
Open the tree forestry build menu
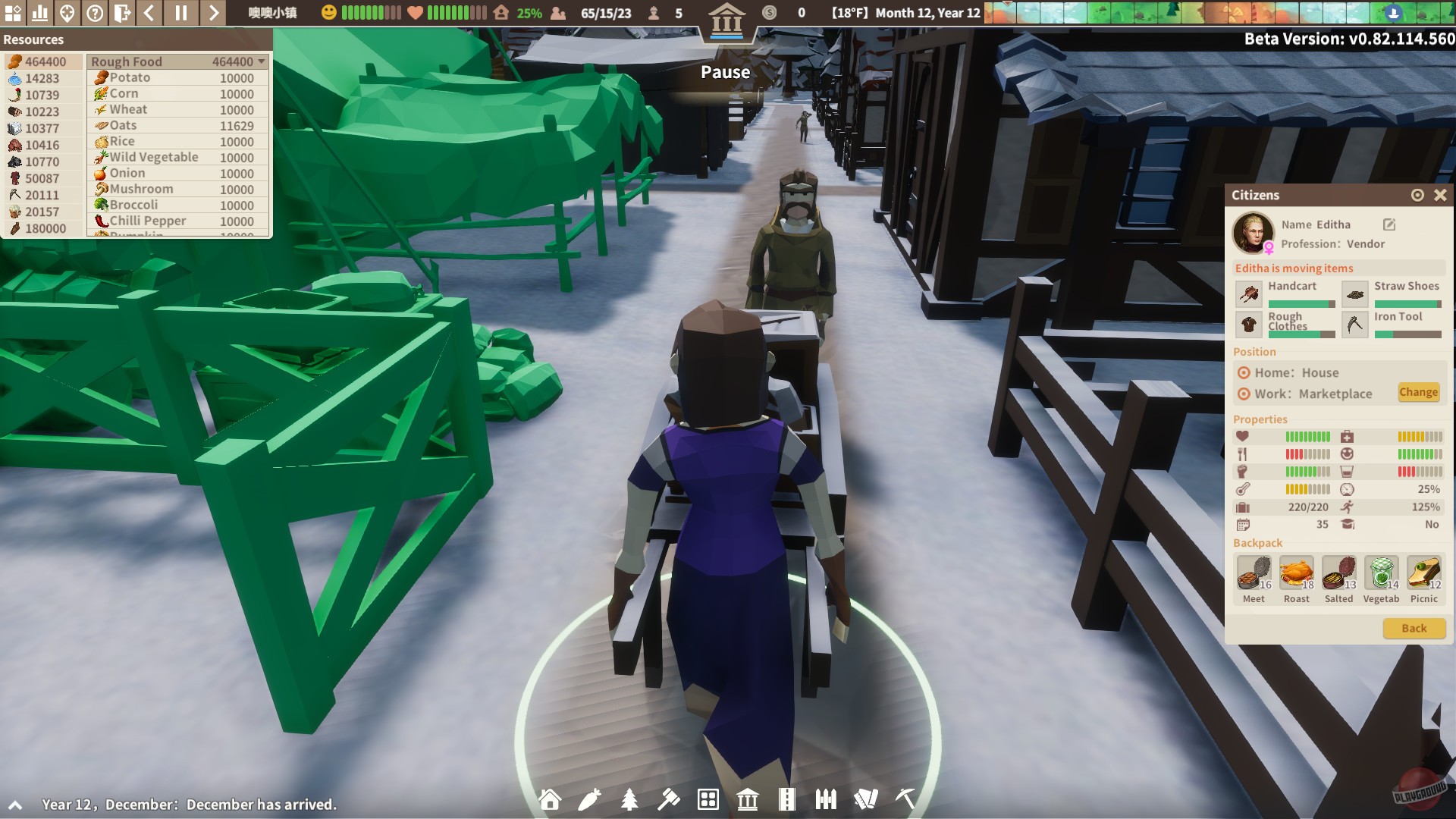pyautogui.click(x=629, y=799)
